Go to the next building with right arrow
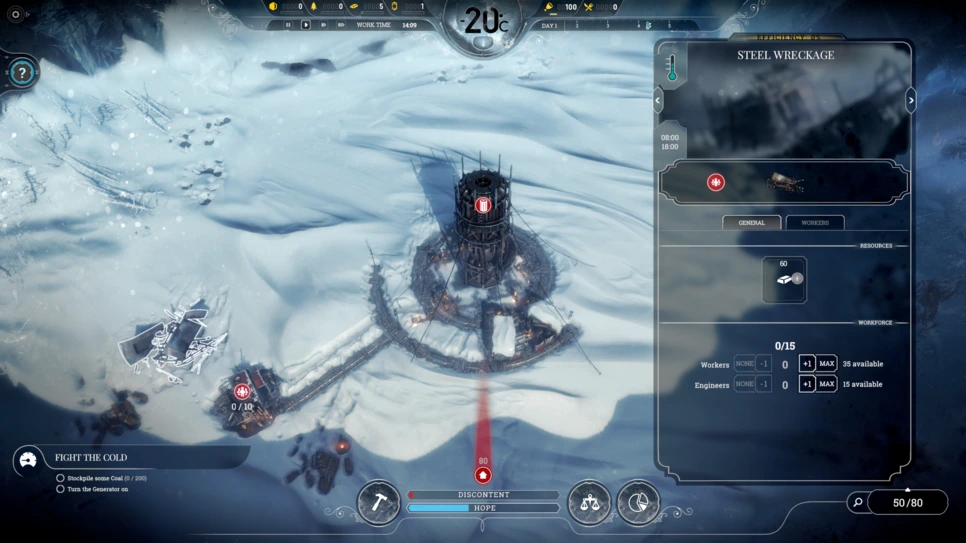The height and width of the screenshot is (543, 966). click(911, 100)
